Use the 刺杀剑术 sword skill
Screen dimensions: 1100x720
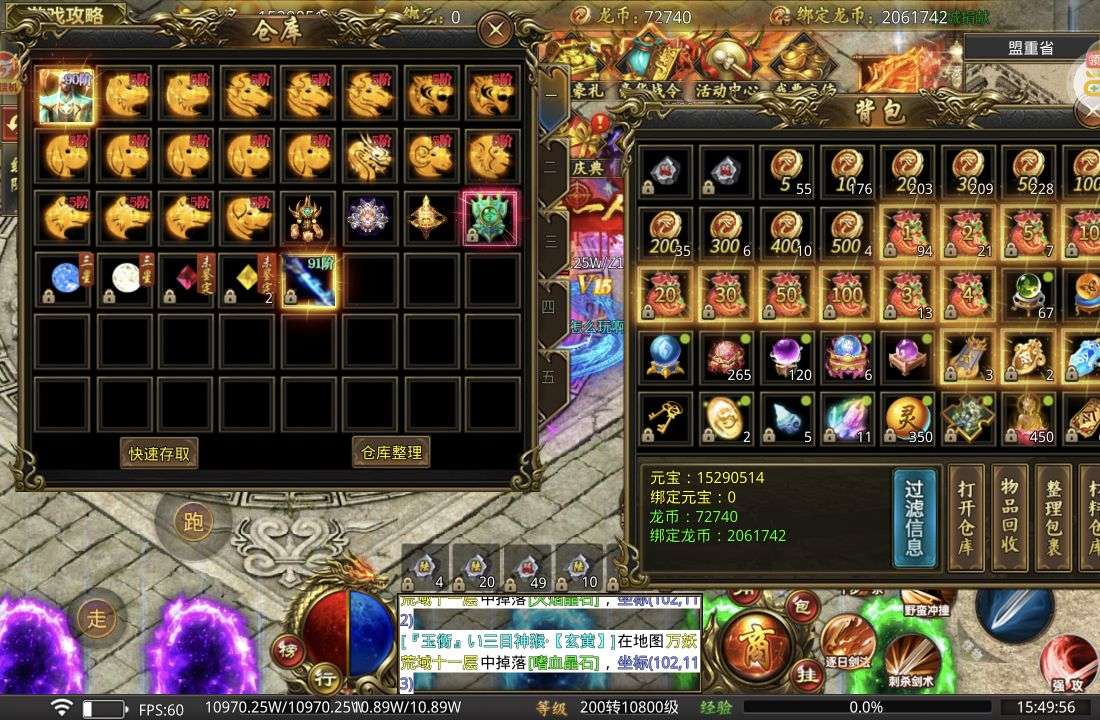(x=911, y=662)
